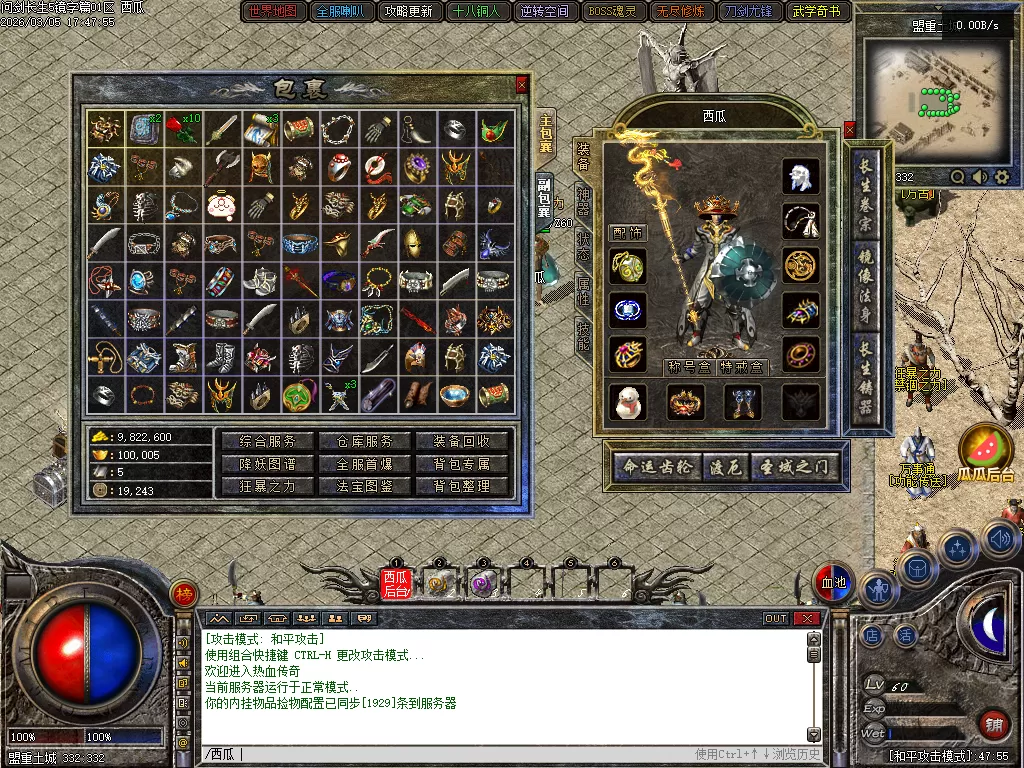
Task: Select the 长生铸器 side tab
Action: click(865, 381)
